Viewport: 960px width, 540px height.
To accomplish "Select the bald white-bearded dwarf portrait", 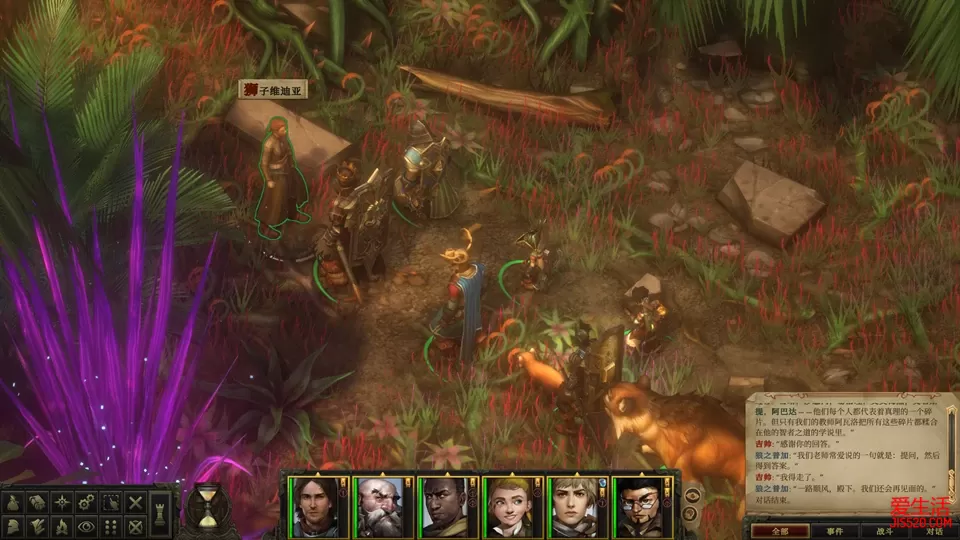I will point(380,507).
